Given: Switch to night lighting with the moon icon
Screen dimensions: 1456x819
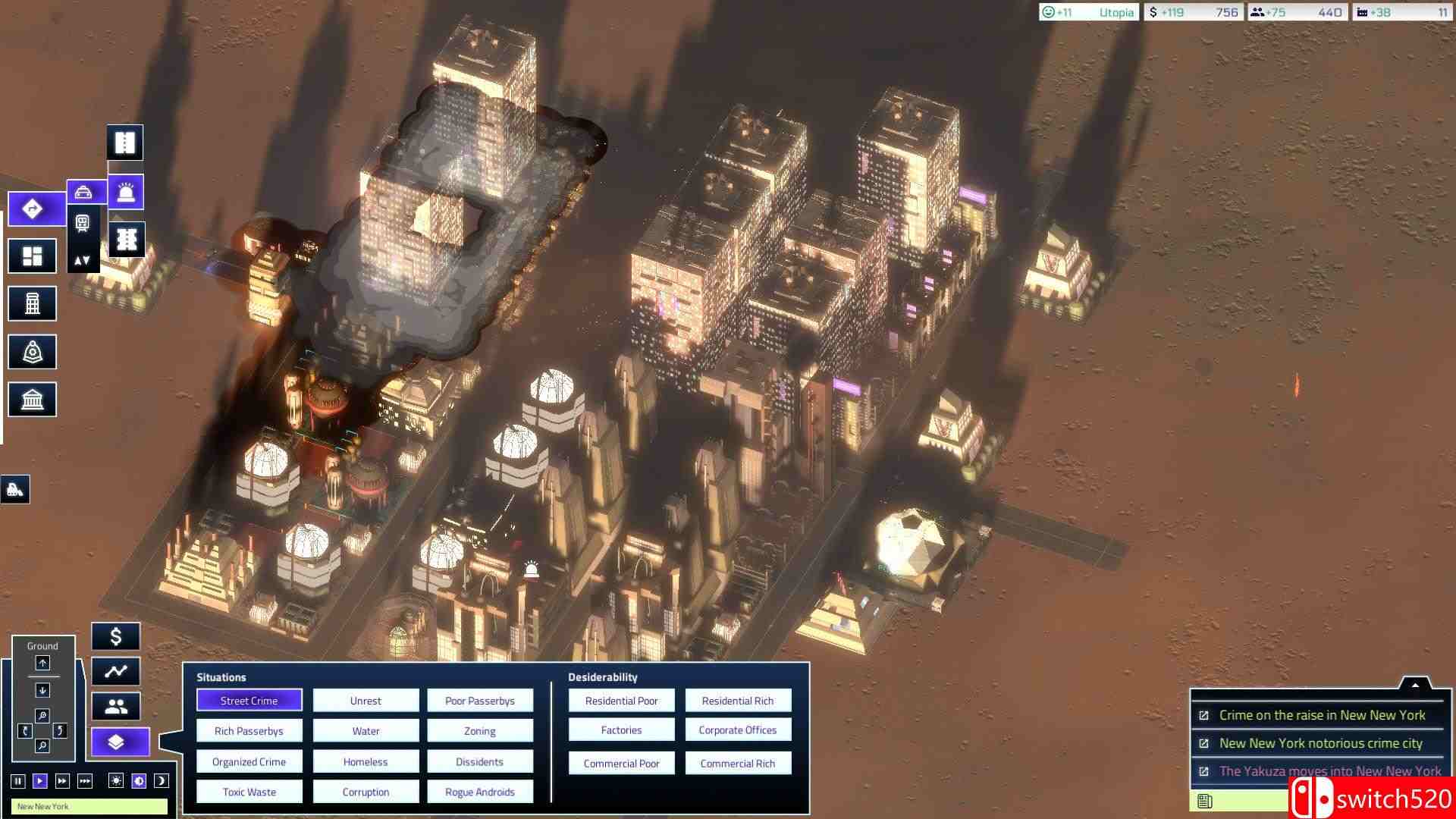Looking at the screenshot, I should point(161,780).
